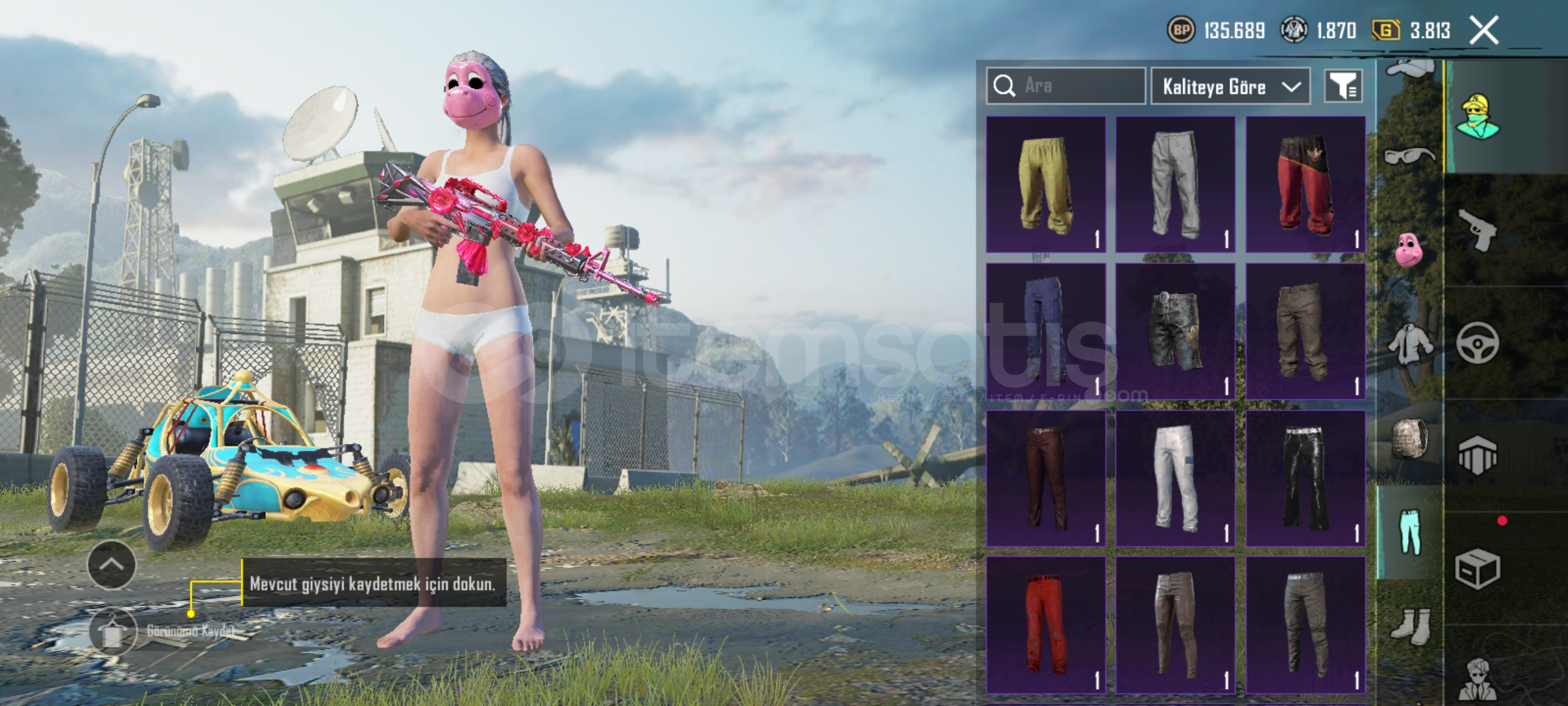The image size is (1568, 706).
Task: Choose the blue jeans item
Action: coord(1045,331)
